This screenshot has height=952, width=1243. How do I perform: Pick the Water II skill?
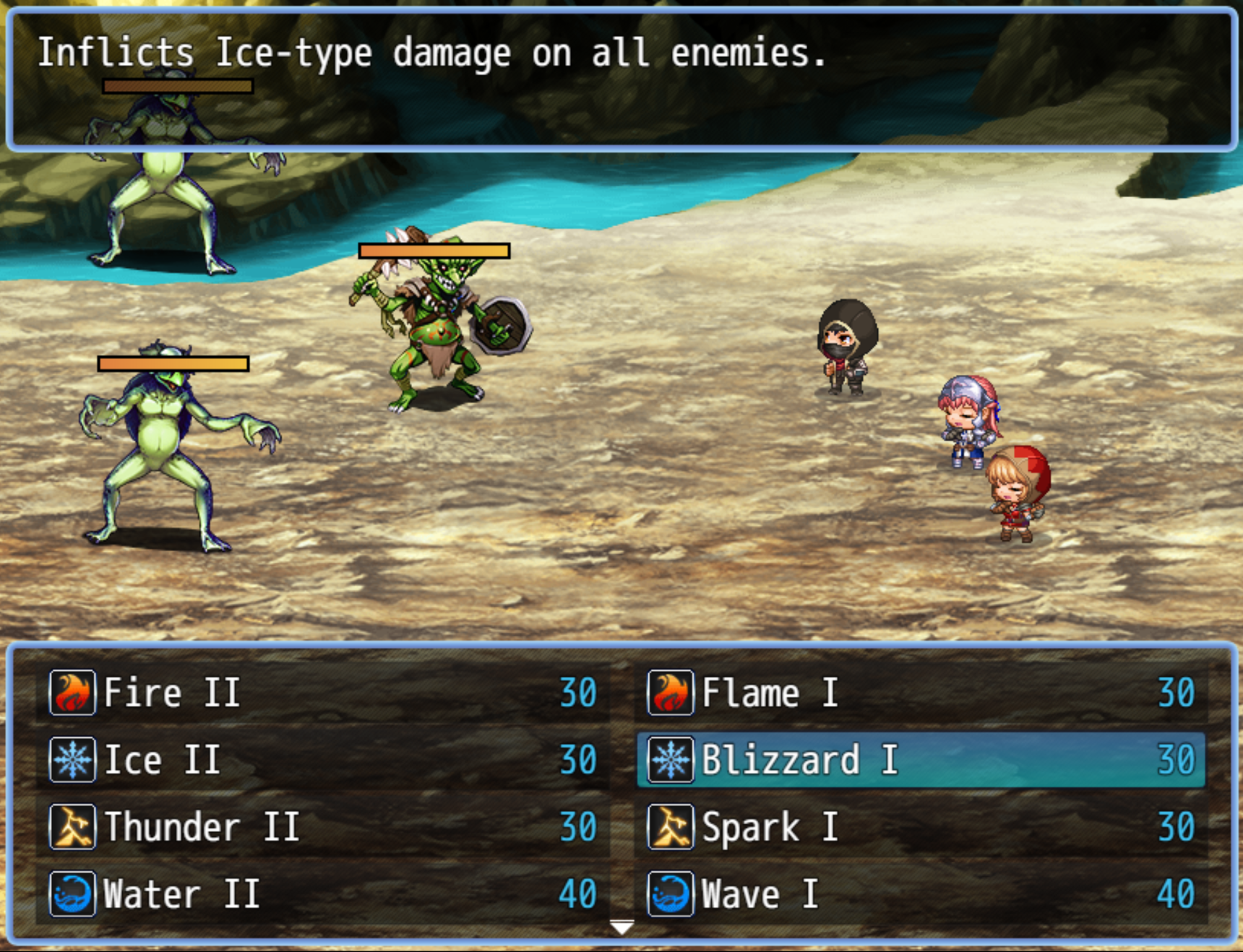tap(322, 894)
